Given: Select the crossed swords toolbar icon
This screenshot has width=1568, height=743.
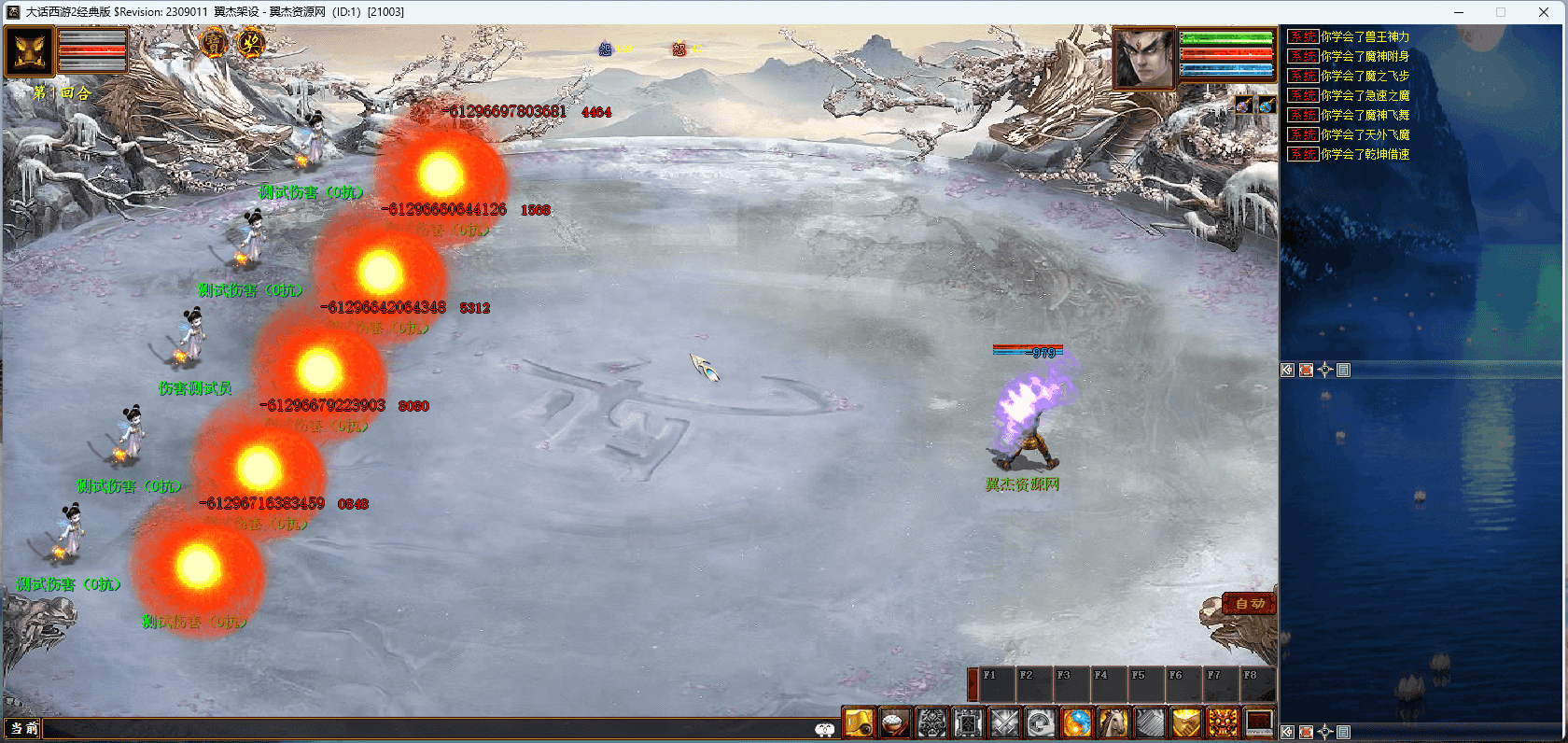Looking at the screenshot, I should point(1004,723).
